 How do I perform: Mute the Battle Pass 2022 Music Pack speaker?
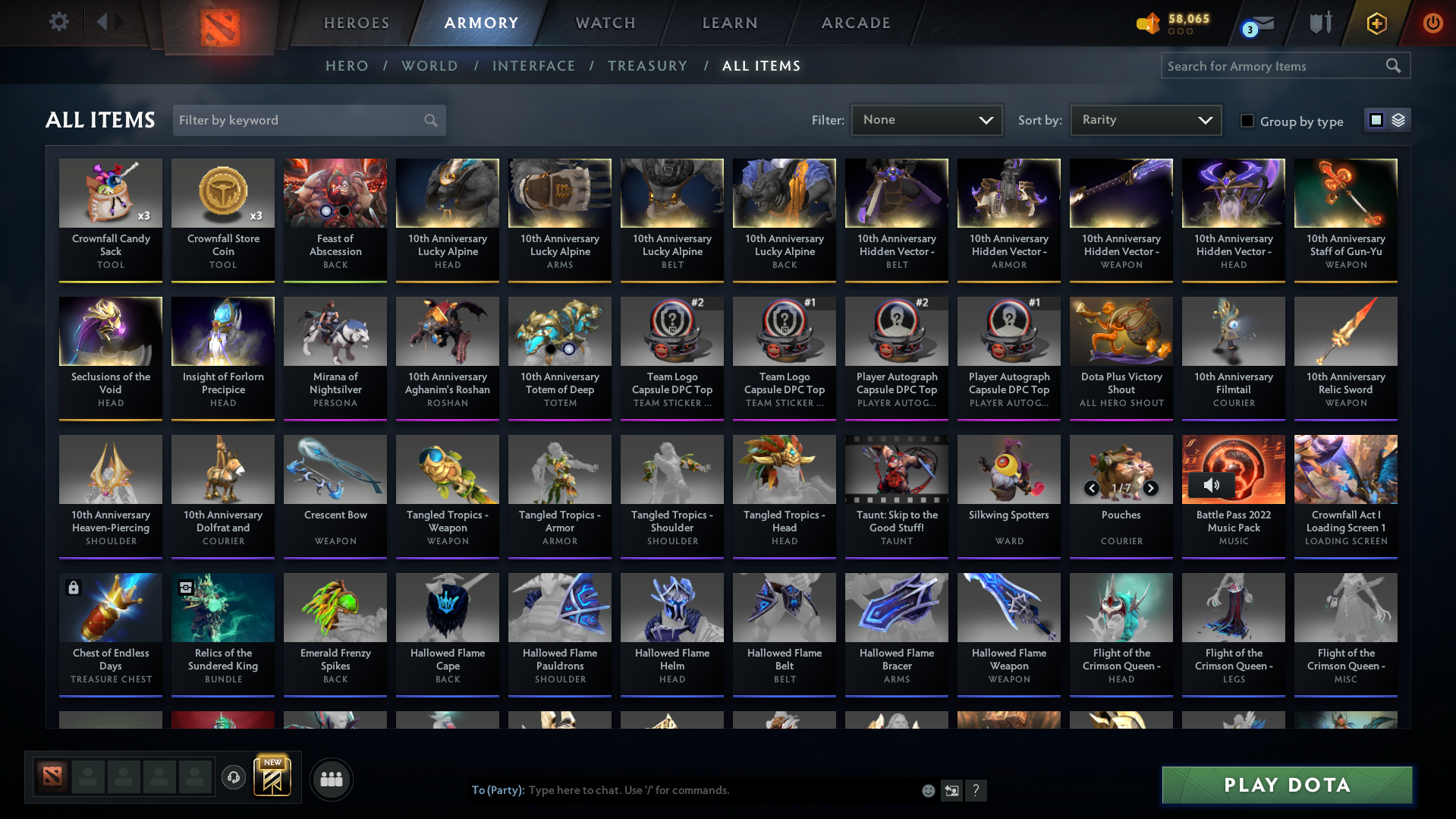tap(1211, 485)
